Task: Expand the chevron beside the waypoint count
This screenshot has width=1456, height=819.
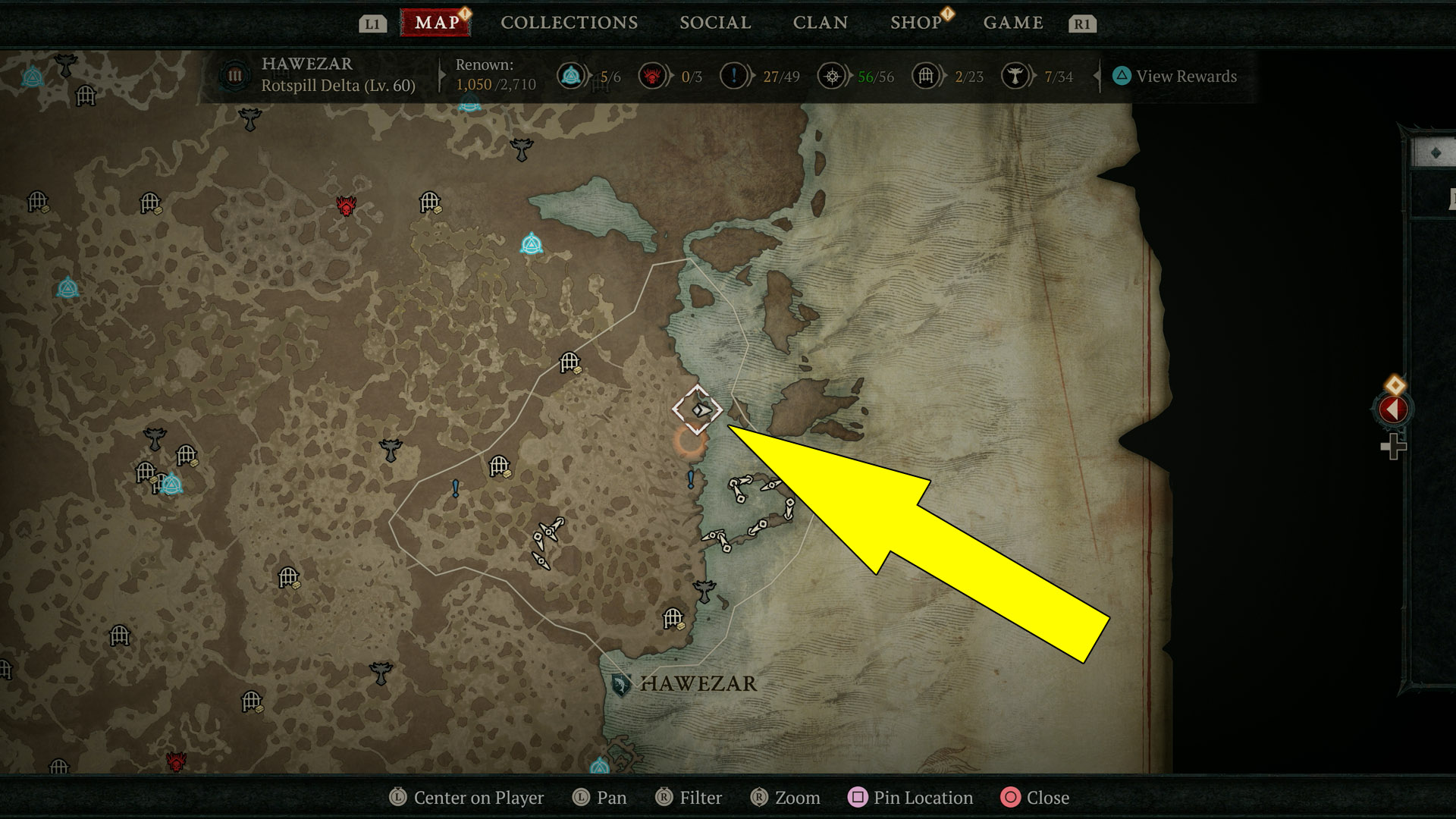Action: coord(591,77)
